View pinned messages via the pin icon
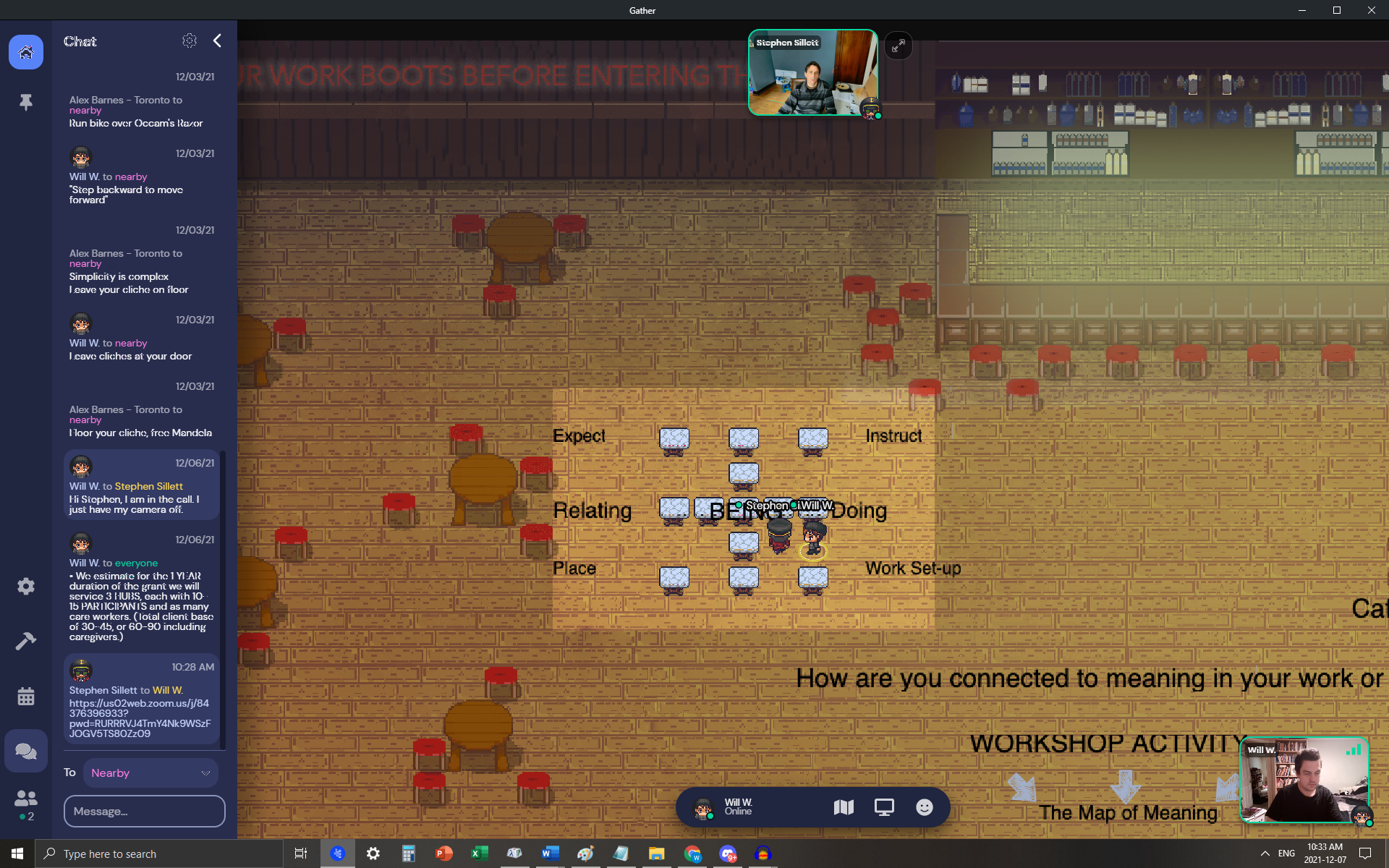 coord(26,102)
